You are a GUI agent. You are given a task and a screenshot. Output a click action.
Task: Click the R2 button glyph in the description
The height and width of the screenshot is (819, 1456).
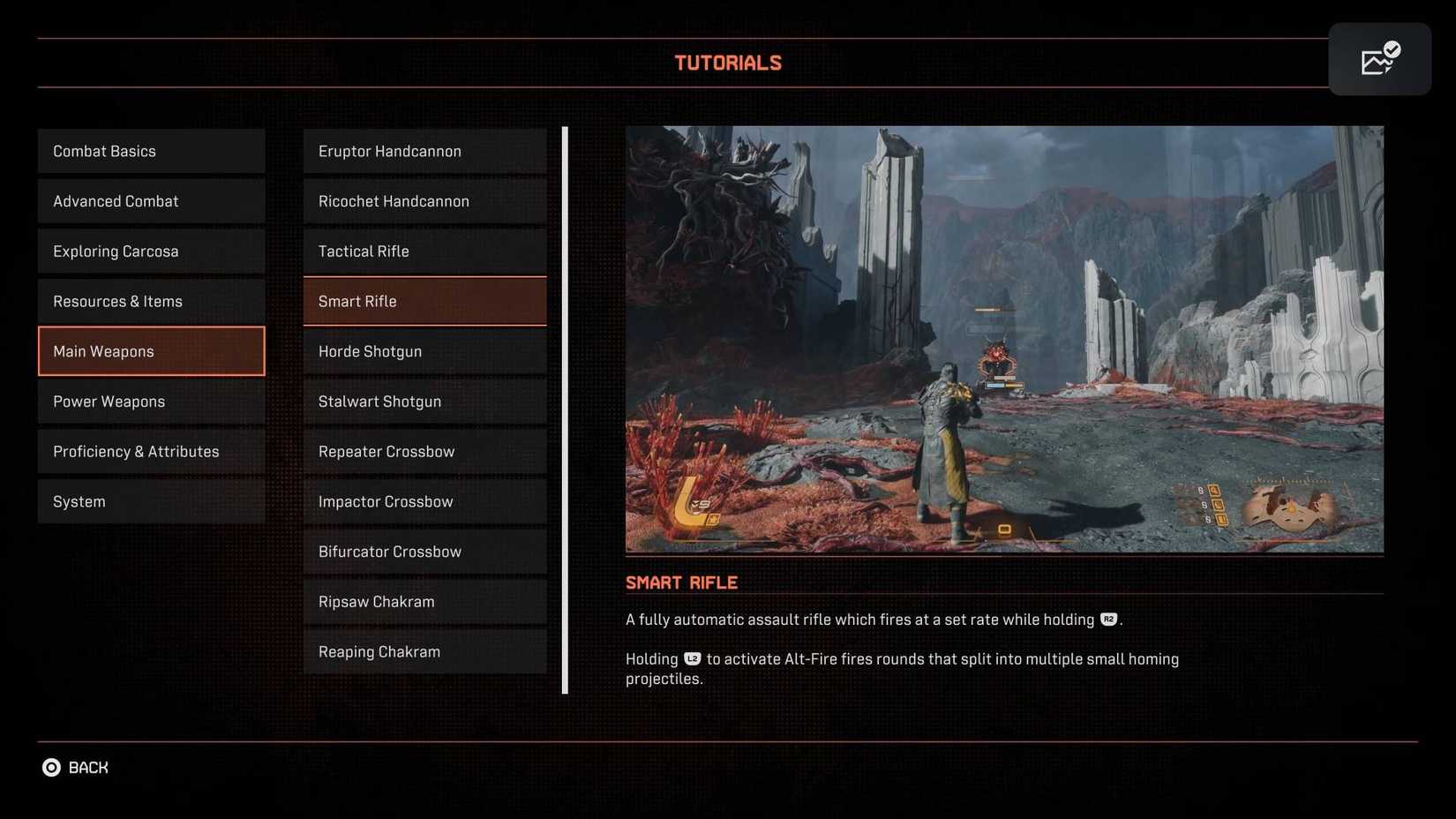click(1107, 620)
